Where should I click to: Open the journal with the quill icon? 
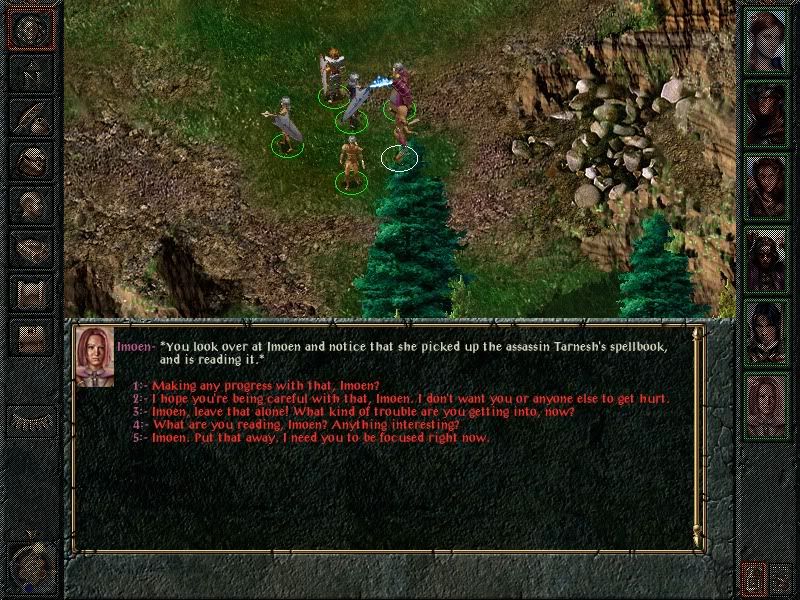tap(30, 115)
